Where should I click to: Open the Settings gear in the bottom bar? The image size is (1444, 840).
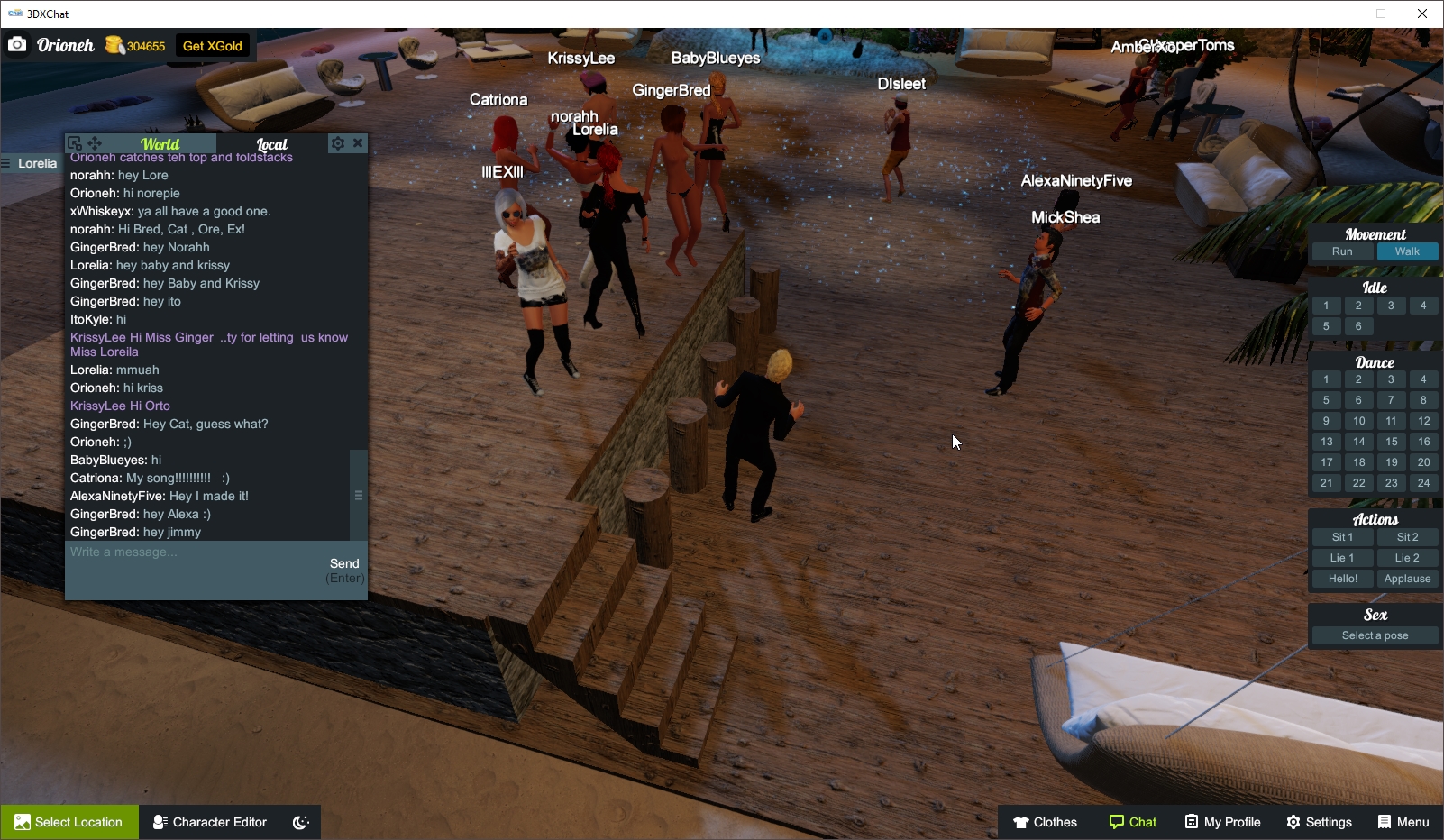pos(1319,822)
